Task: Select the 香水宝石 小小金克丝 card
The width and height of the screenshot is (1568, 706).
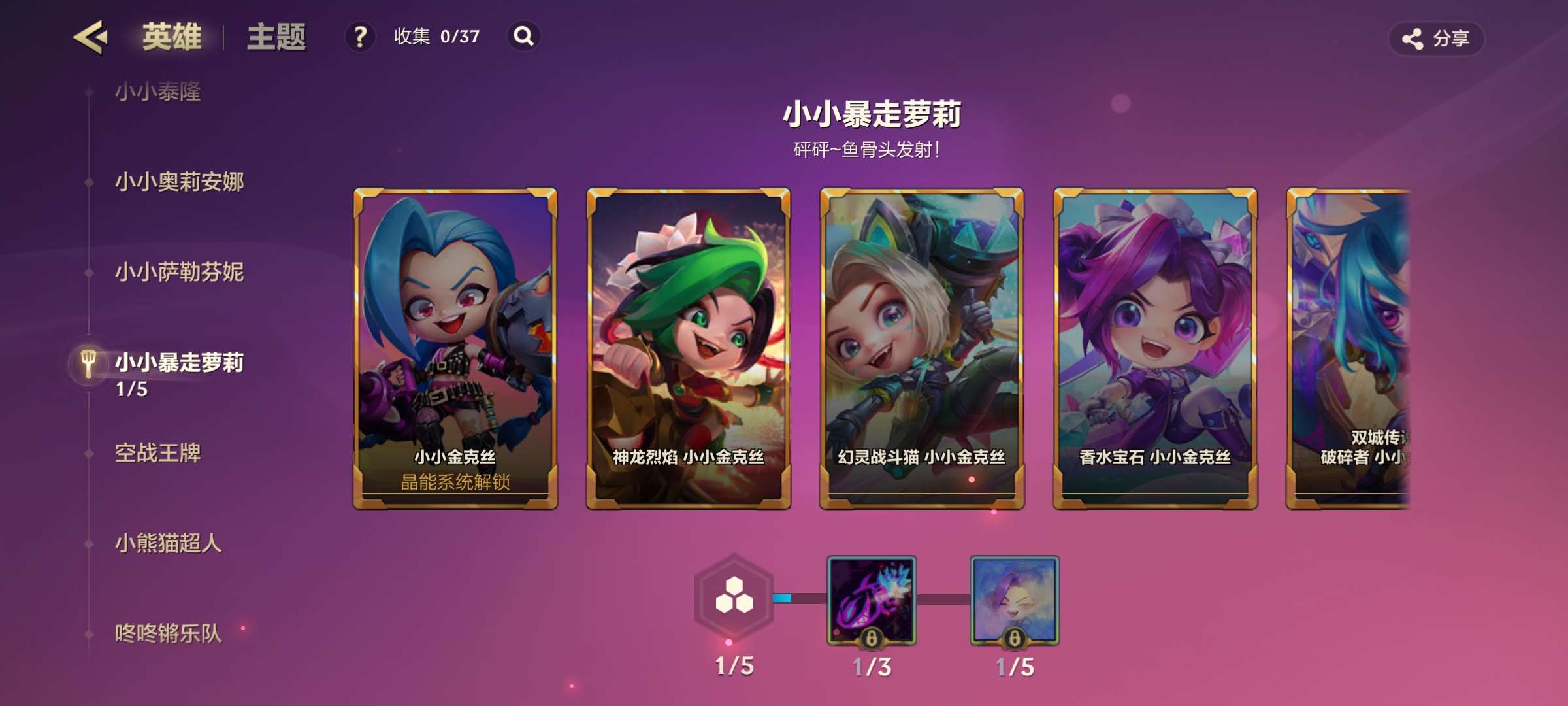Action: 1155,348
